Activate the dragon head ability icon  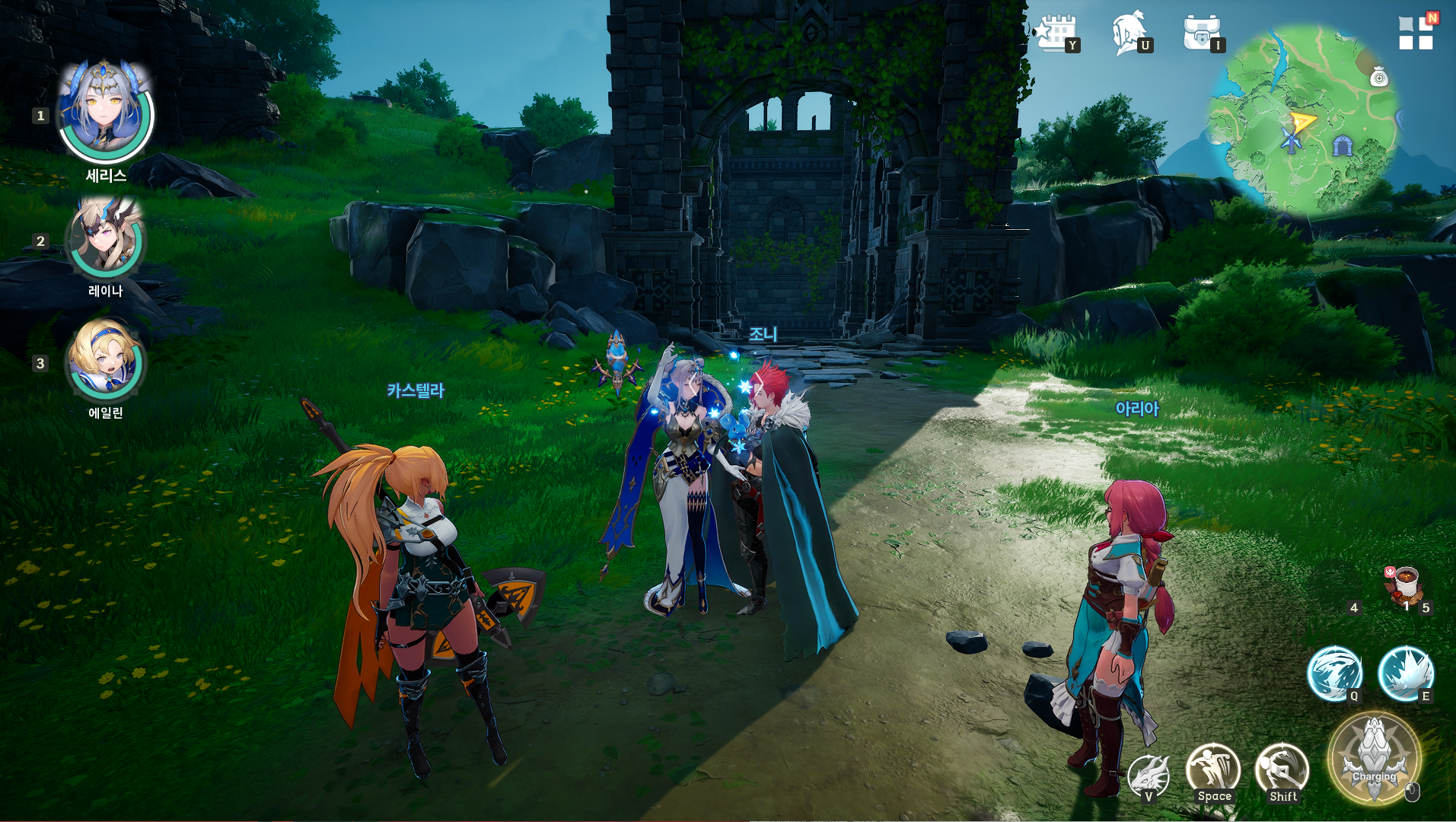1148,775
